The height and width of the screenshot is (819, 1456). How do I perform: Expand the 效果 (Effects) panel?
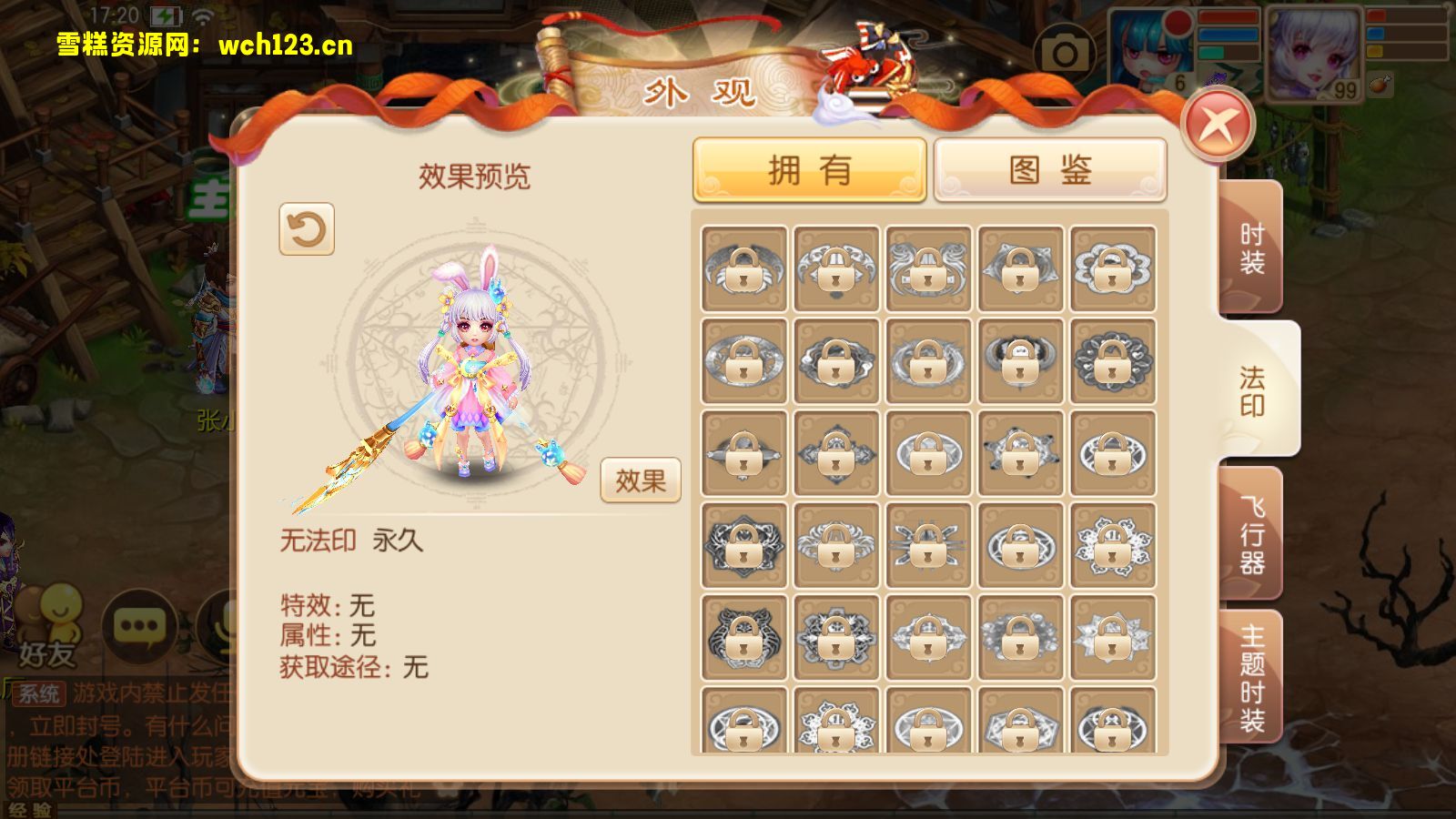pyautogui.click(x=642, y=480)
